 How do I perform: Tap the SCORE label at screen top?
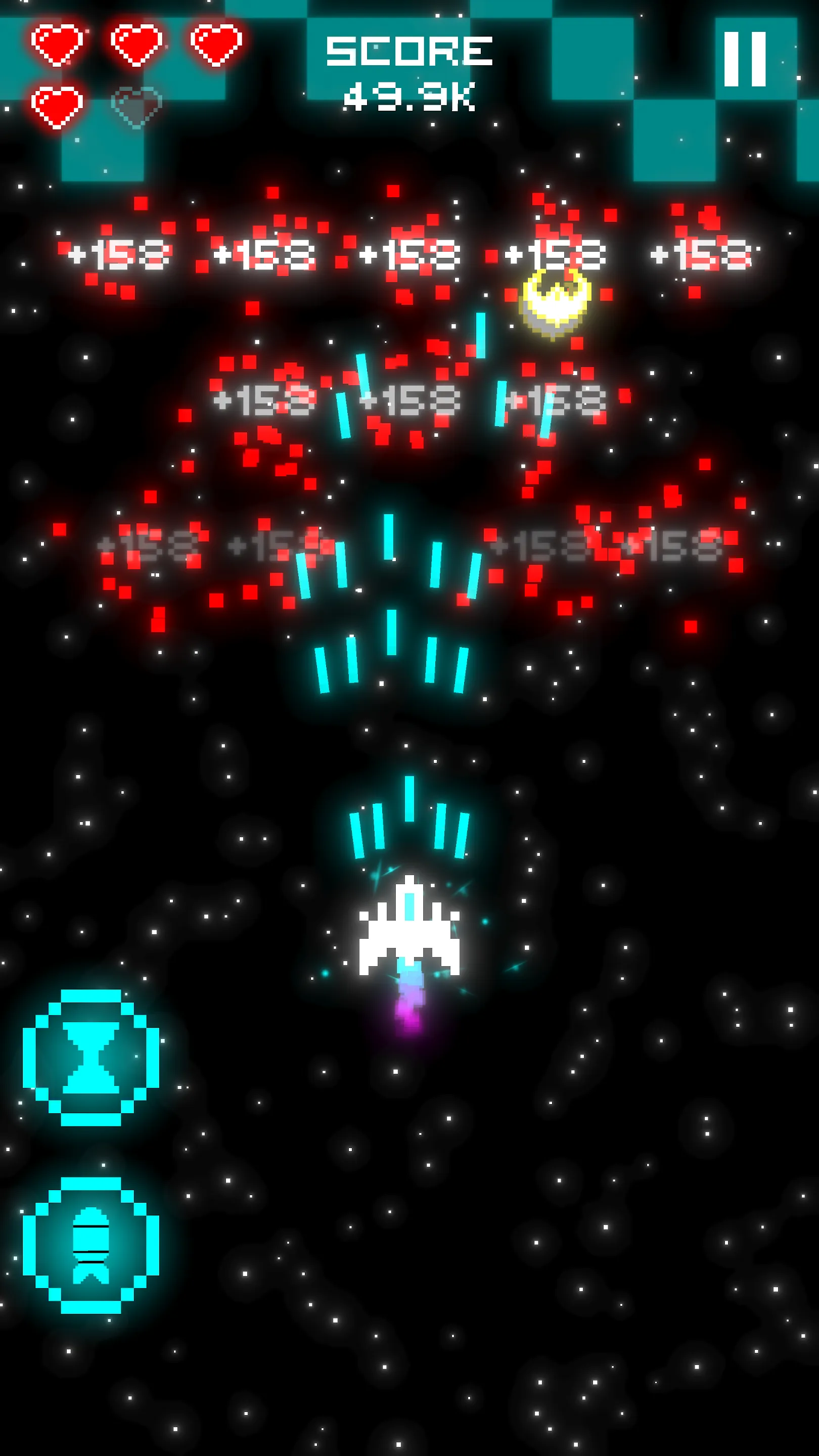point(410,51)
